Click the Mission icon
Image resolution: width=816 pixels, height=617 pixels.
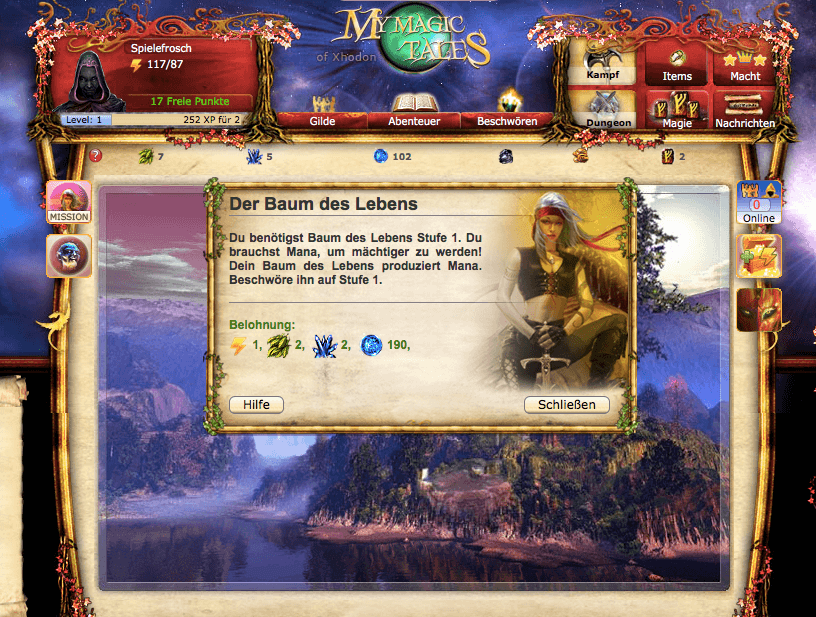pos(69,202)
